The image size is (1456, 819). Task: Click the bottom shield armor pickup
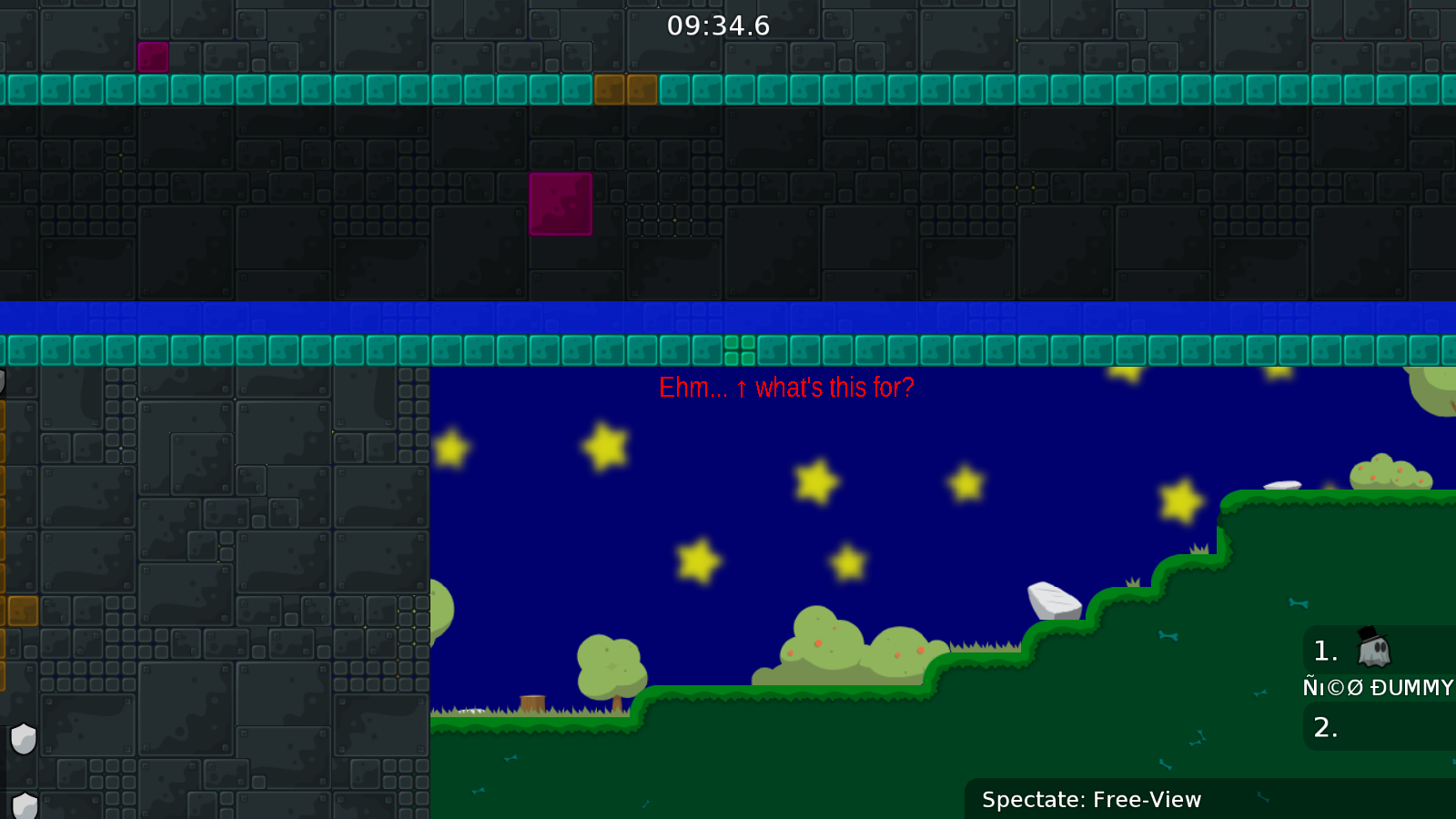(x=23, y=804)
